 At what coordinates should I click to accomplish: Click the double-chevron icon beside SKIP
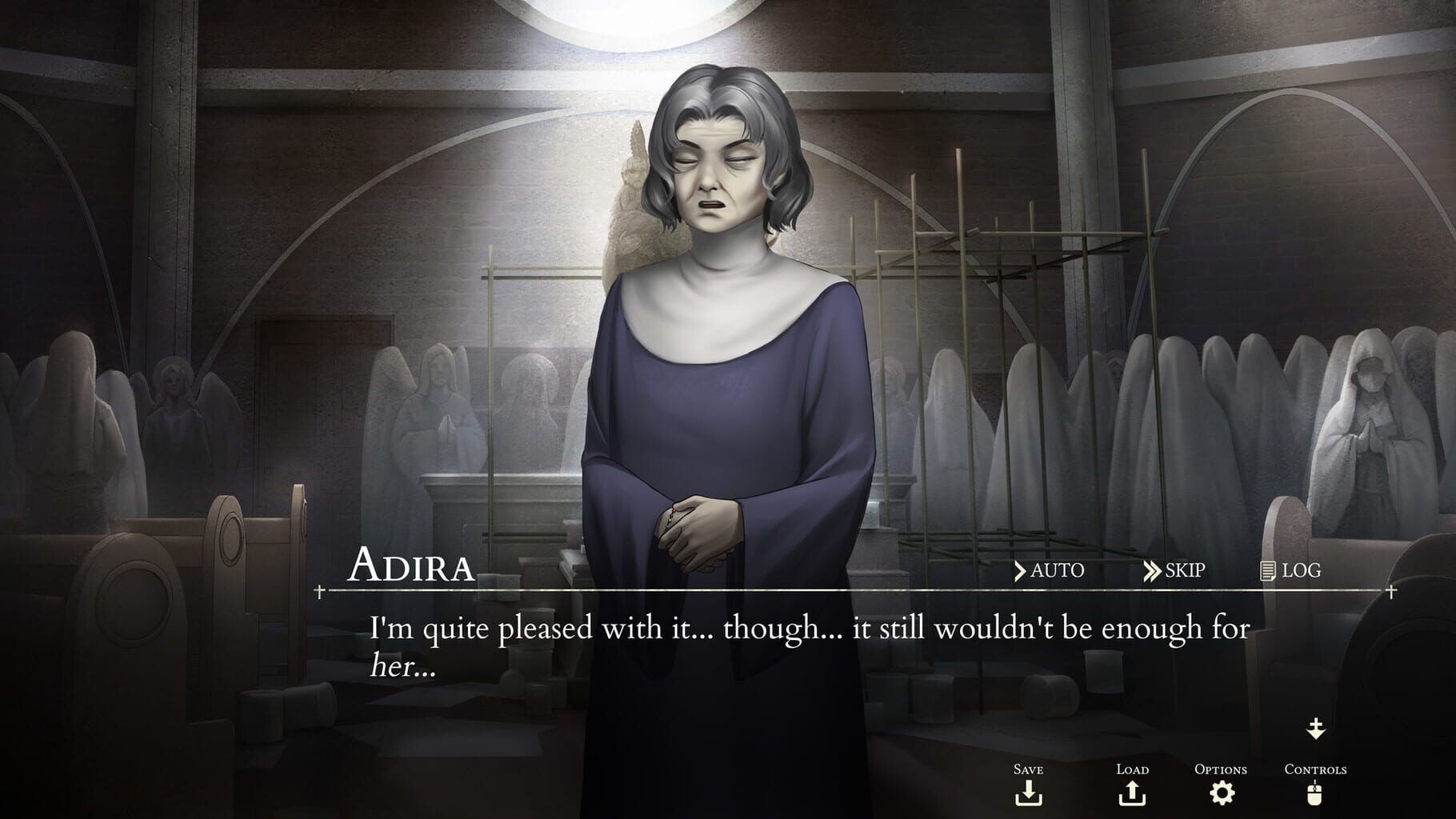[x=1153, y=570]
